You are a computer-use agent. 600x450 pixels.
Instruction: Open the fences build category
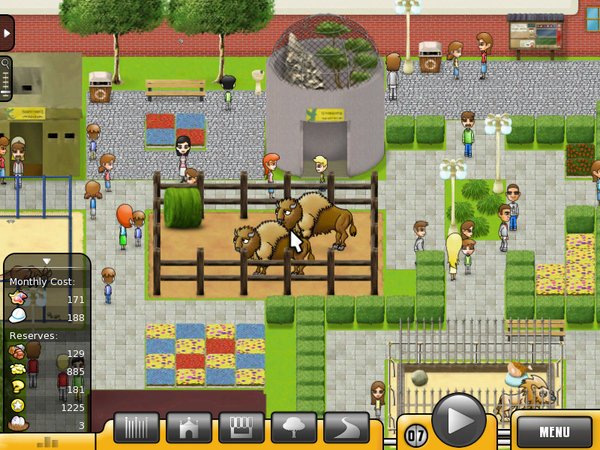pos(137,428)
